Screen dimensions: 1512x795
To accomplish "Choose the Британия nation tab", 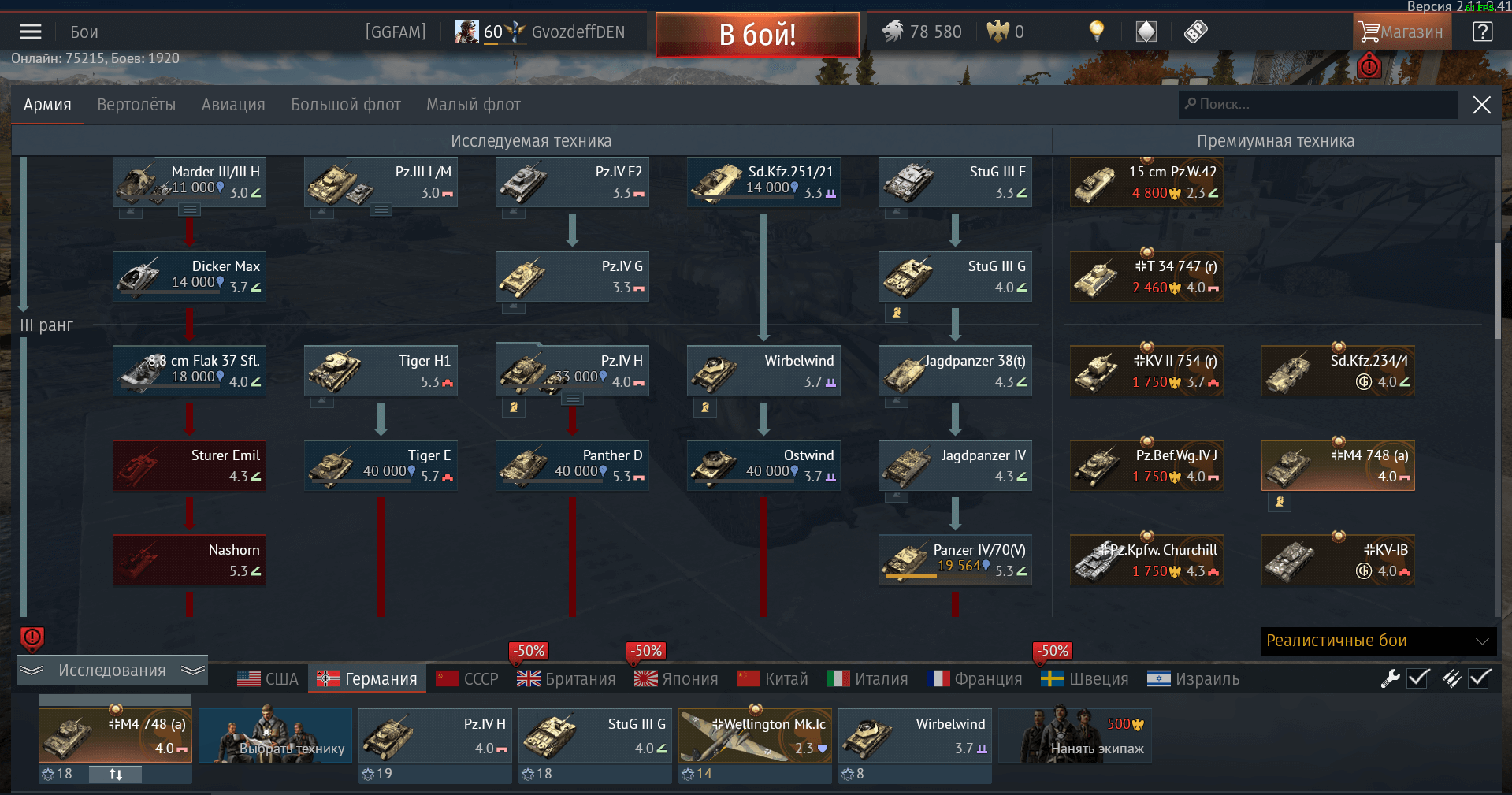I will tap(567, 679).
